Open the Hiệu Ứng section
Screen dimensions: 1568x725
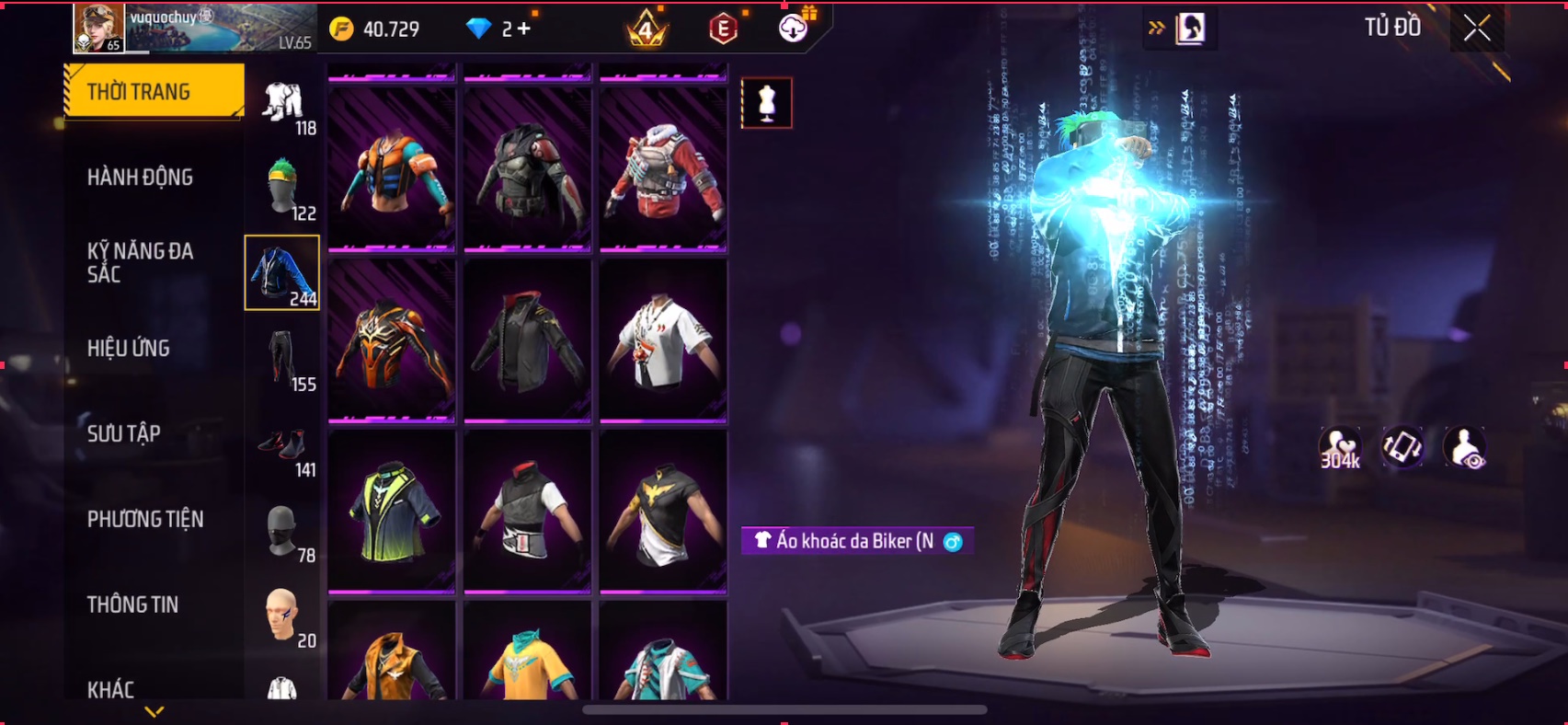[x=129, y=348]
